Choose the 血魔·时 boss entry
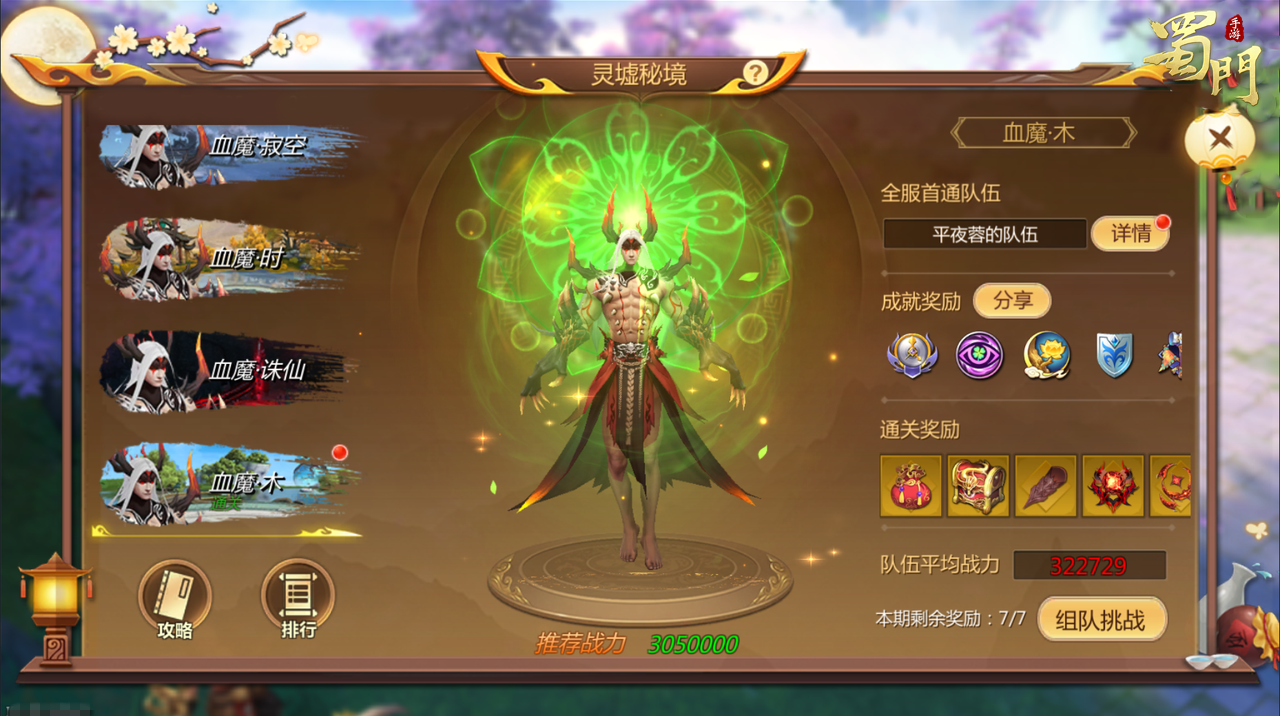1280x716 pixels. coord(228,261)
